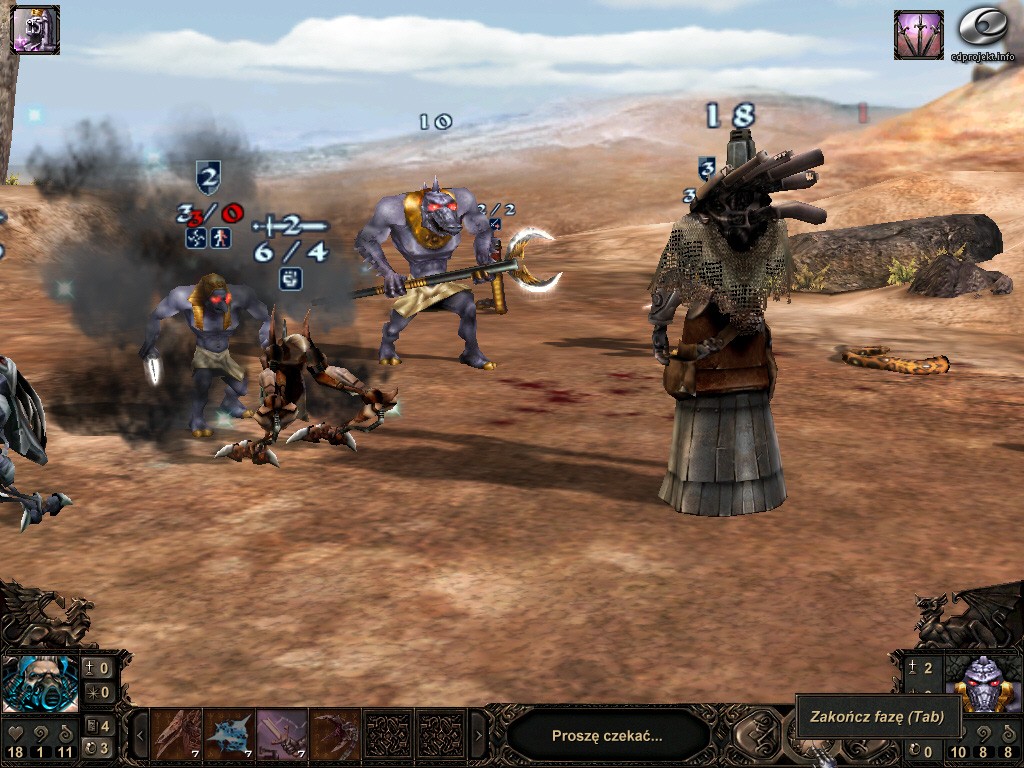
Task: Open the purple crowned figure icon
Action: [x=35, y=29]
